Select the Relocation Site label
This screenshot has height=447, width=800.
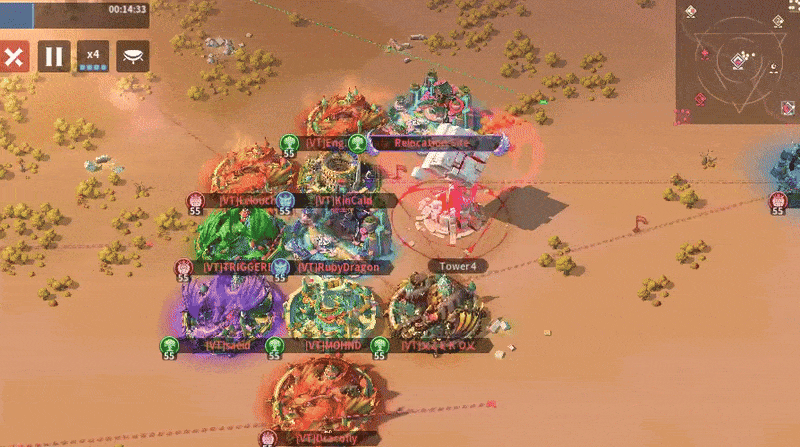(435, 143)
